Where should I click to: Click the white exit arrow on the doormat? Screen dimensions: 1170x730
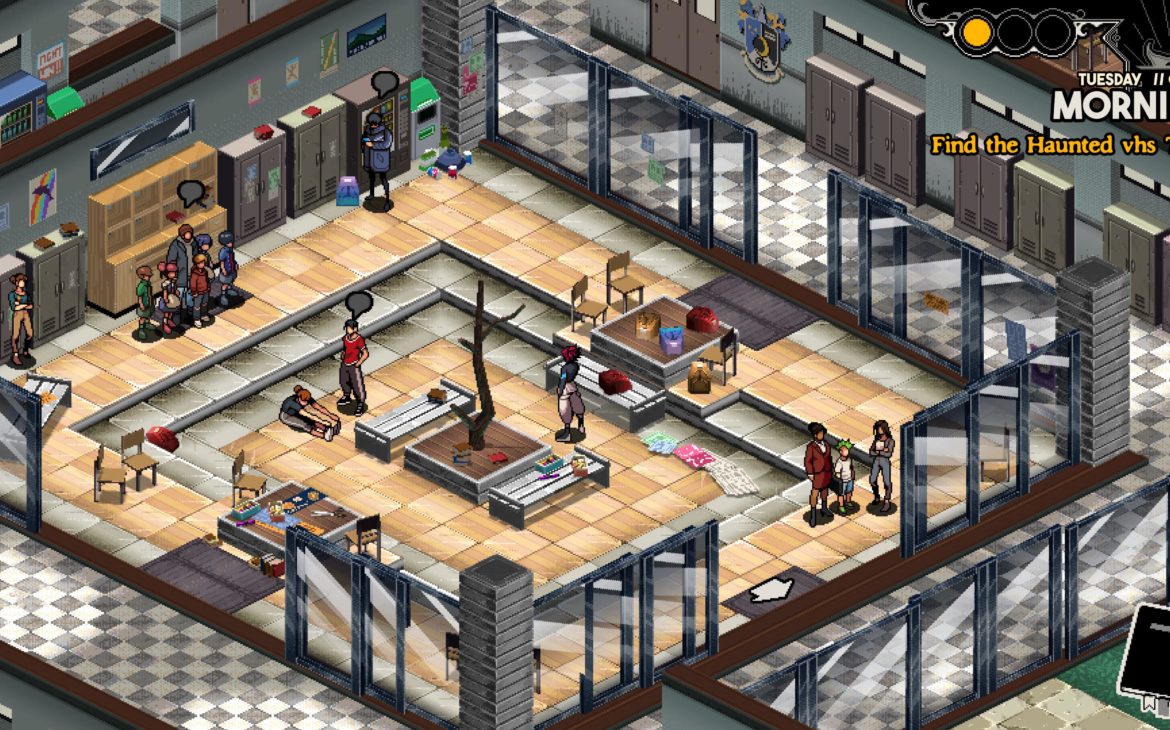tap(772, 591)
